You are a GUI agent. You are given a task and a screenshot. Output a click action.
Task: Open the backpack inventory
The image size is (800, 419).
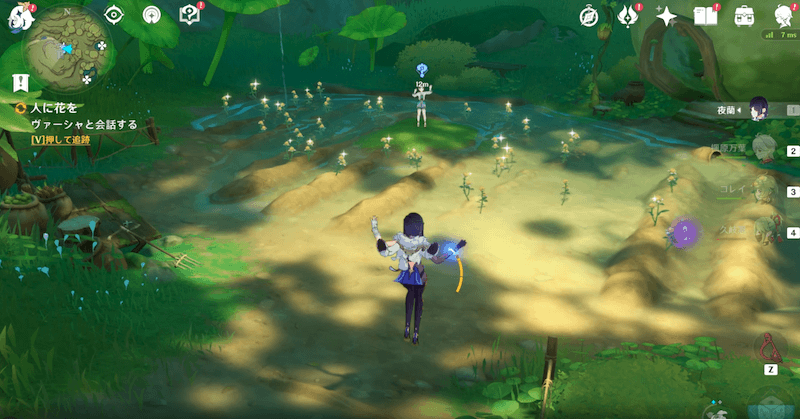coord(744,15)
